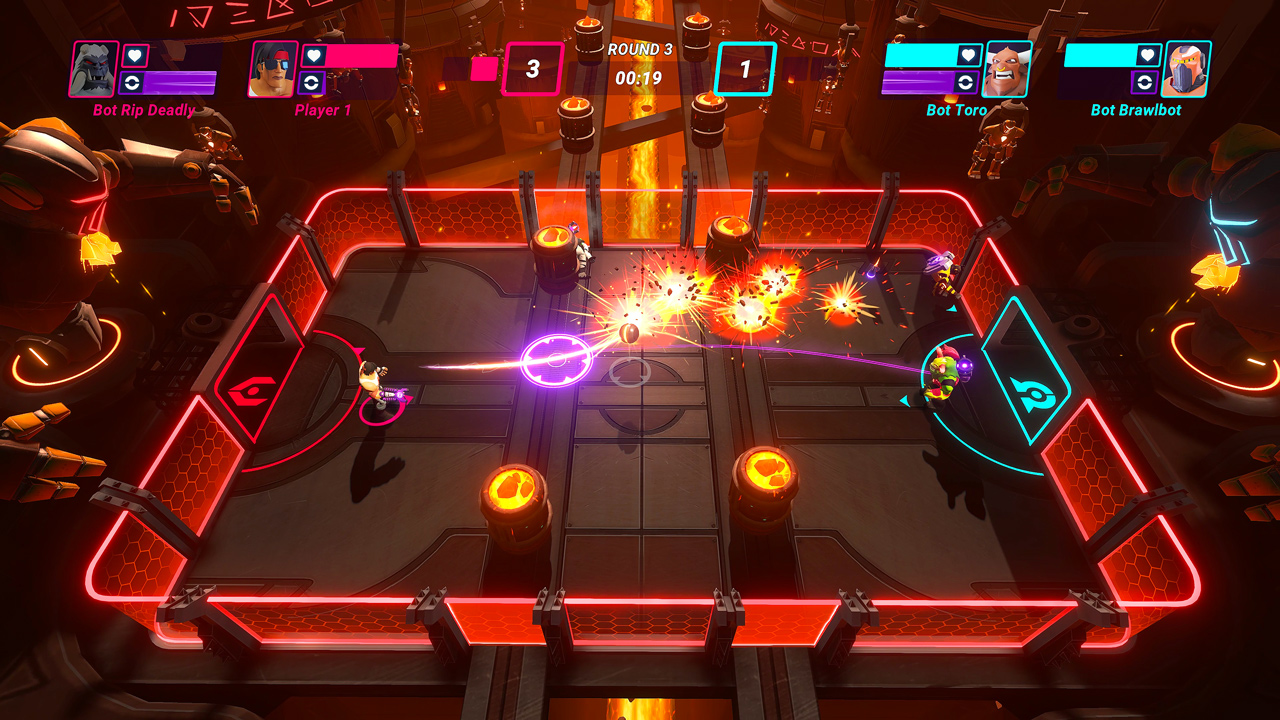Viewport: 1280px width, 720px height.
Task: Click Player 1's pink energy meter
Action: (x=362, y=56)
